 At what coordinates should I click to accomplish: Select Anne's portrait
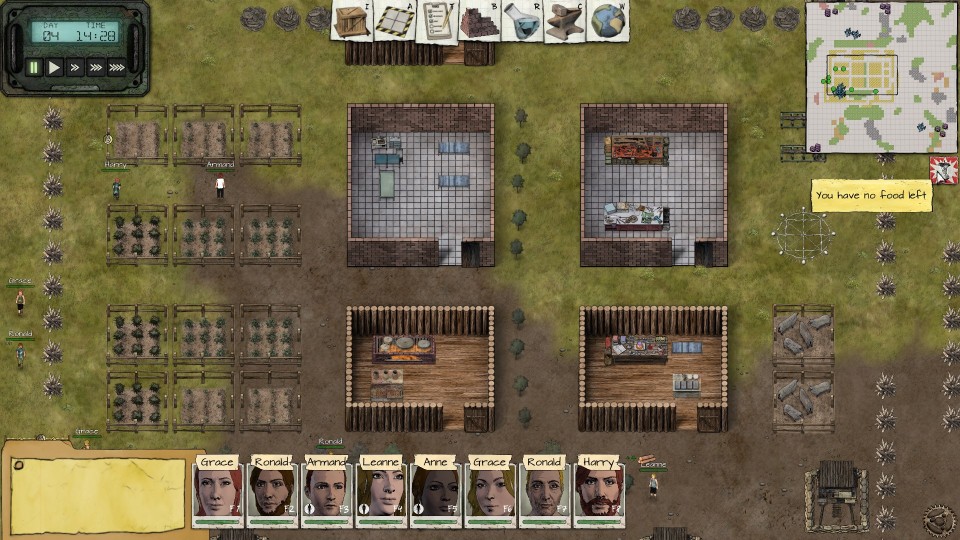(436, 491)
